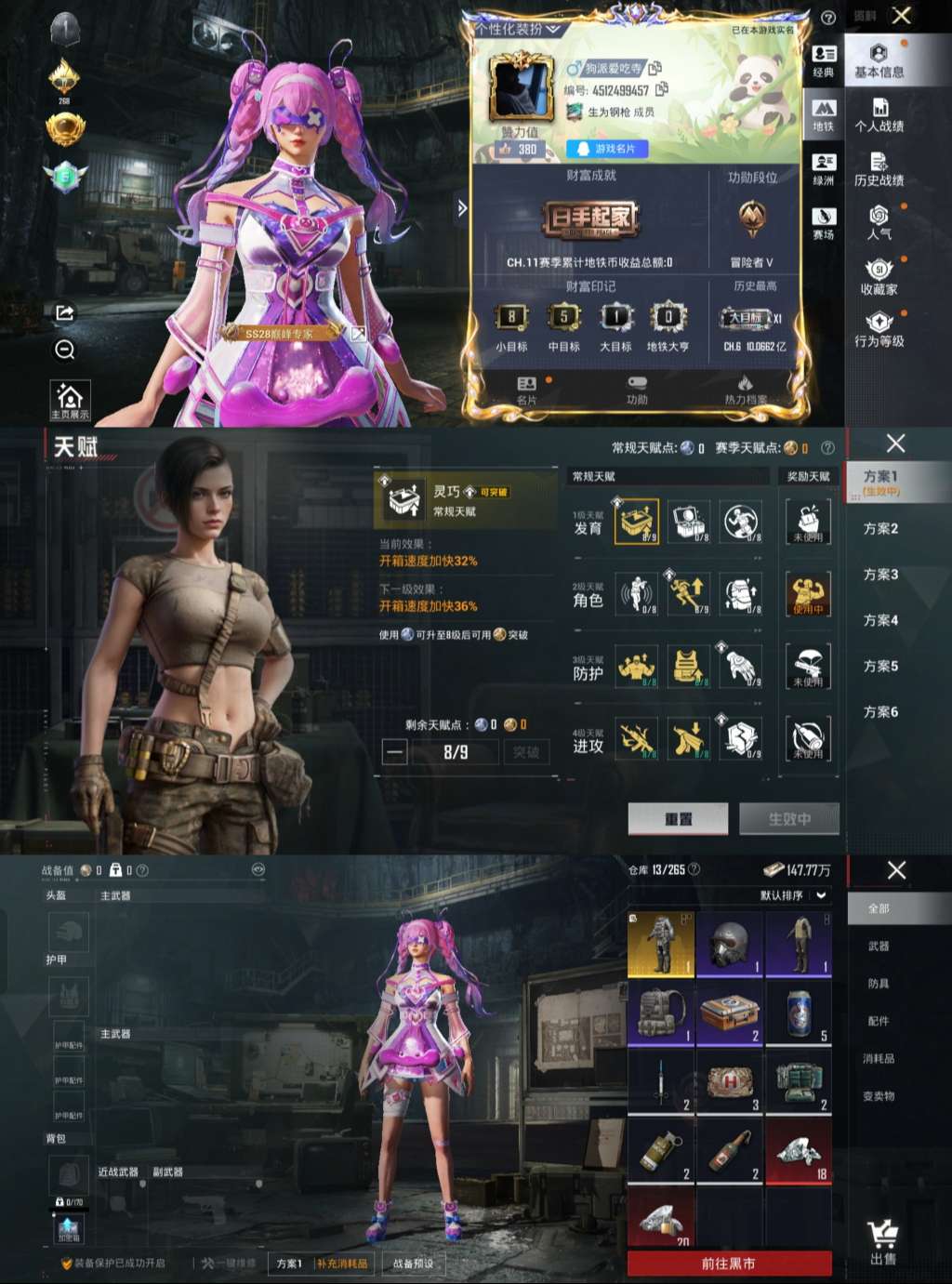Open the 出售 sell cart
The image size is (952, 1284).
point(882,1241)
